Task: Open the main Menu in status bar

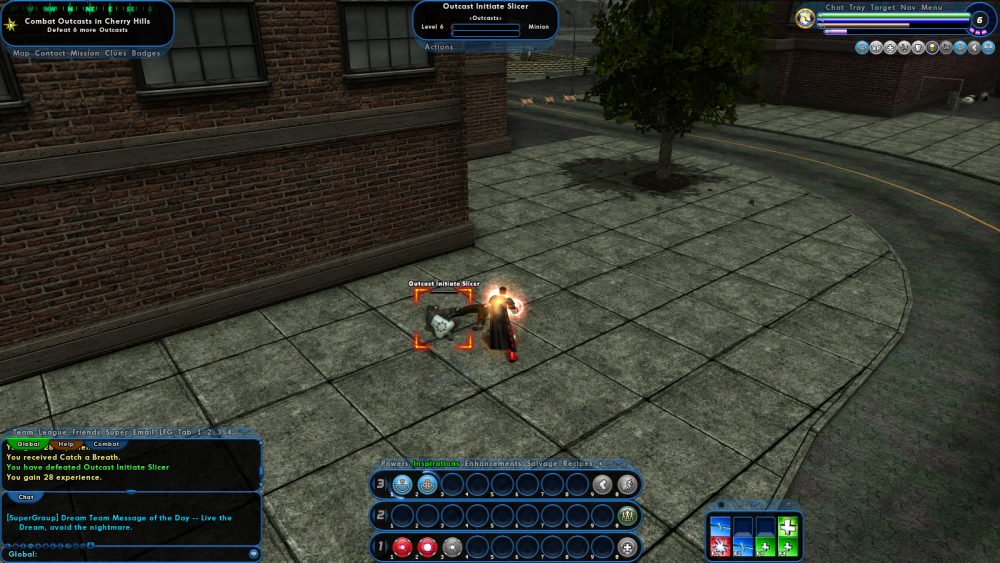Action: tap(931, 7)
